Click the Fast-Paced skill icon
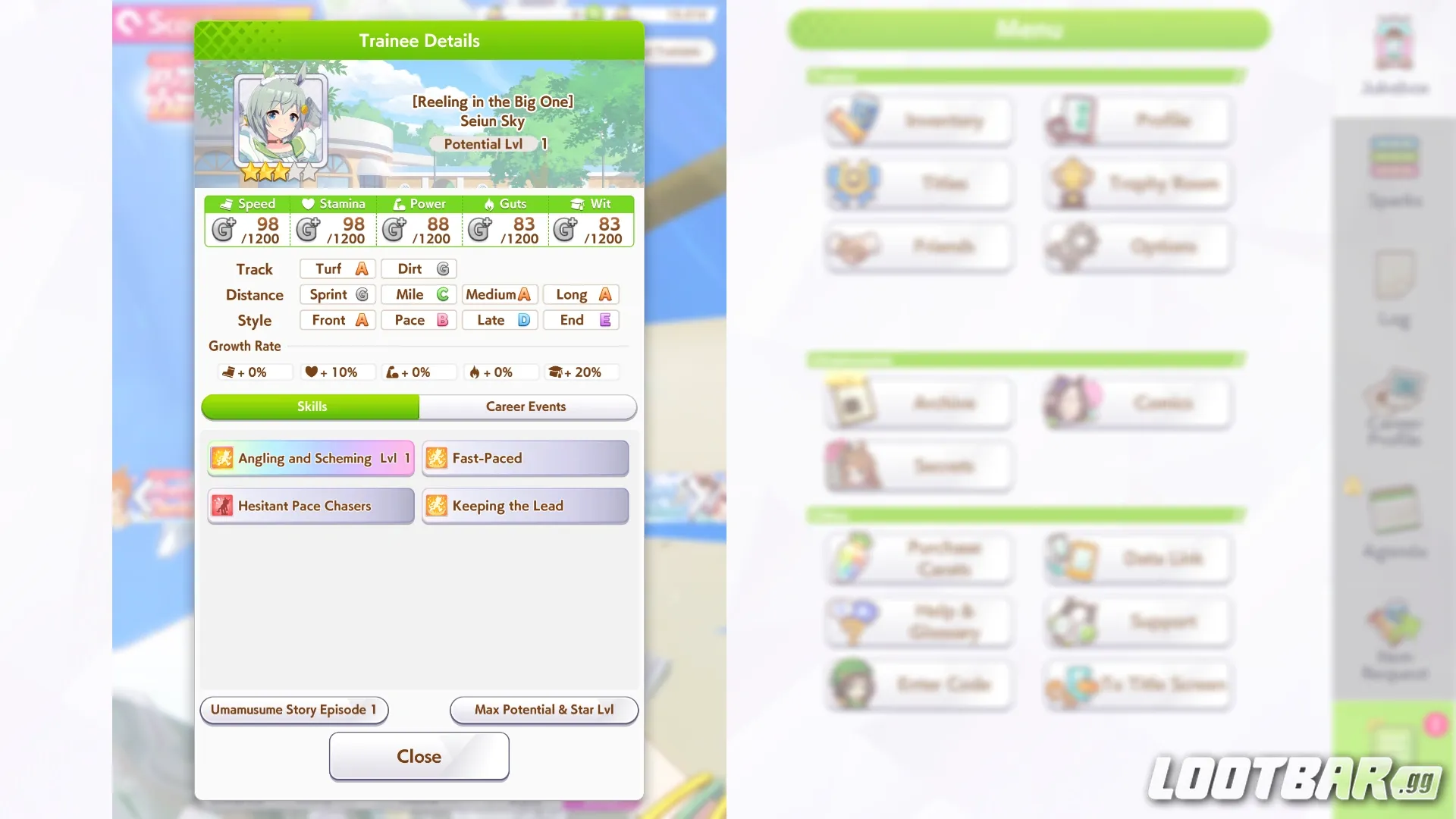 coord(438,458)
